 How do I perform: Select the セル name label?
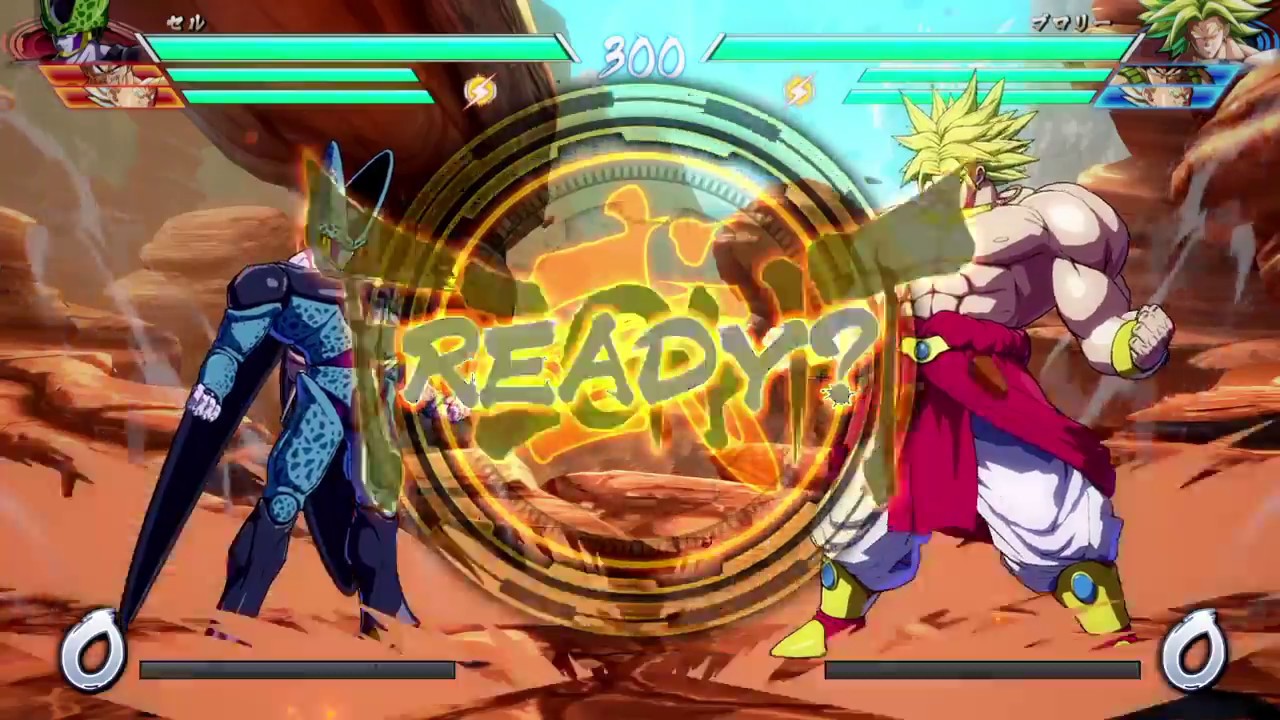[x=185, y=24]
